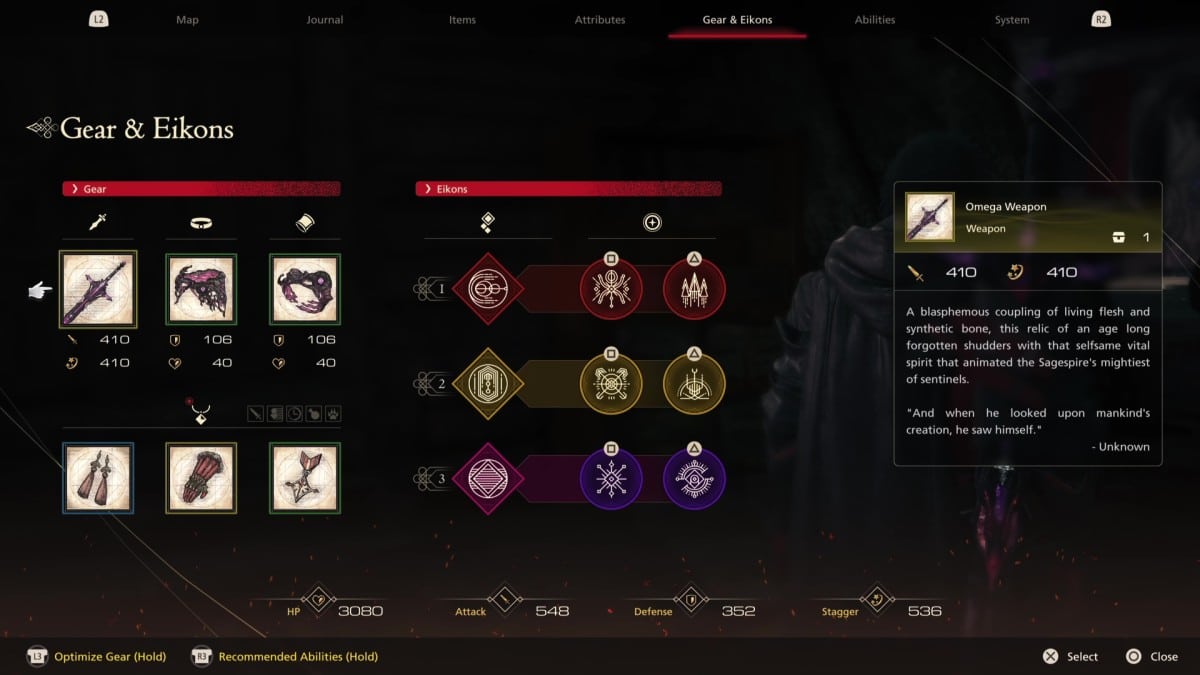Close the Gear & Eikons menu
1200x675 pixels.
[x=1151, y=657]
